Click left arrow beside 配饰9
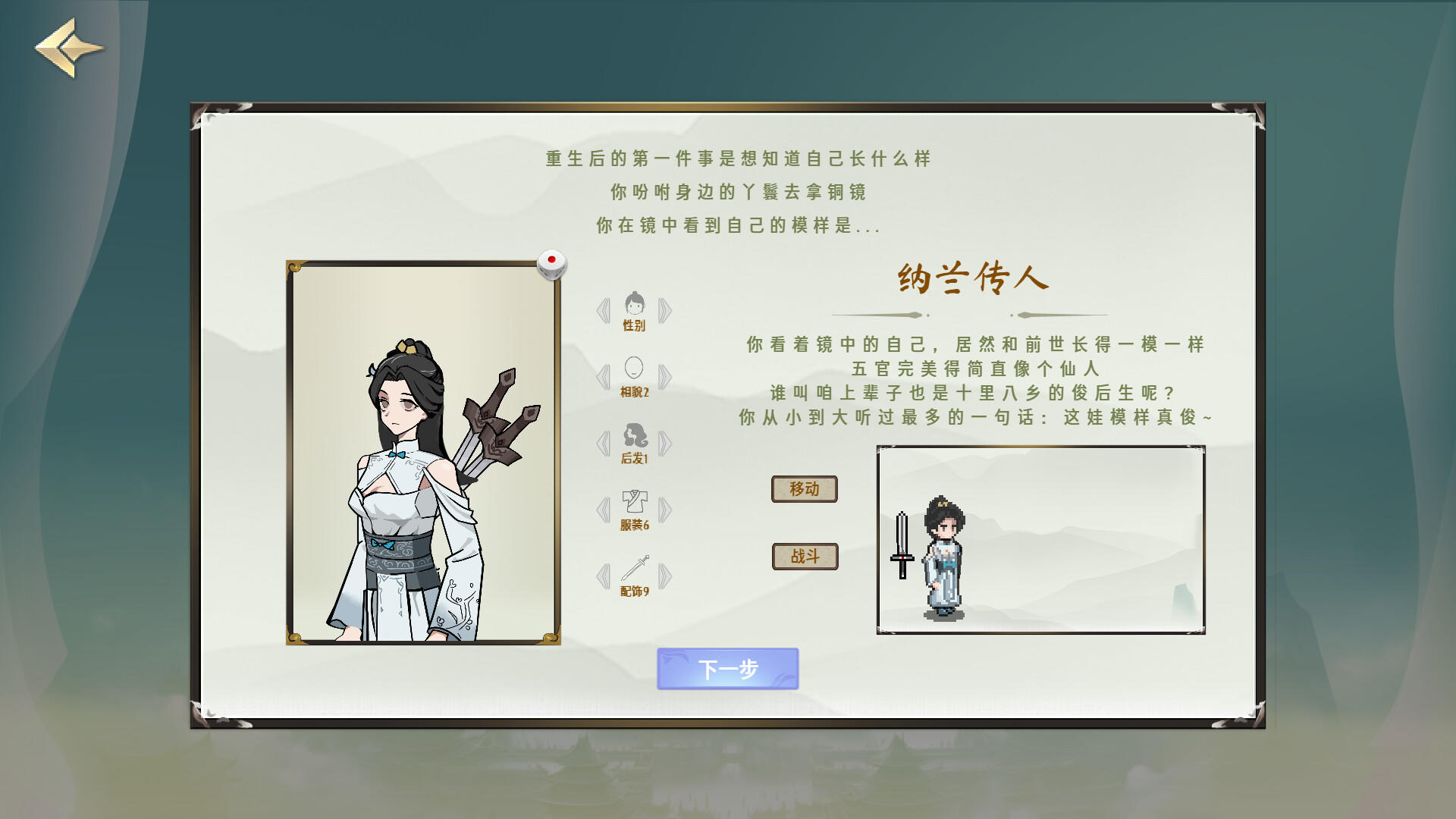Screen dimensions: 1456x819 pos(604,575)
